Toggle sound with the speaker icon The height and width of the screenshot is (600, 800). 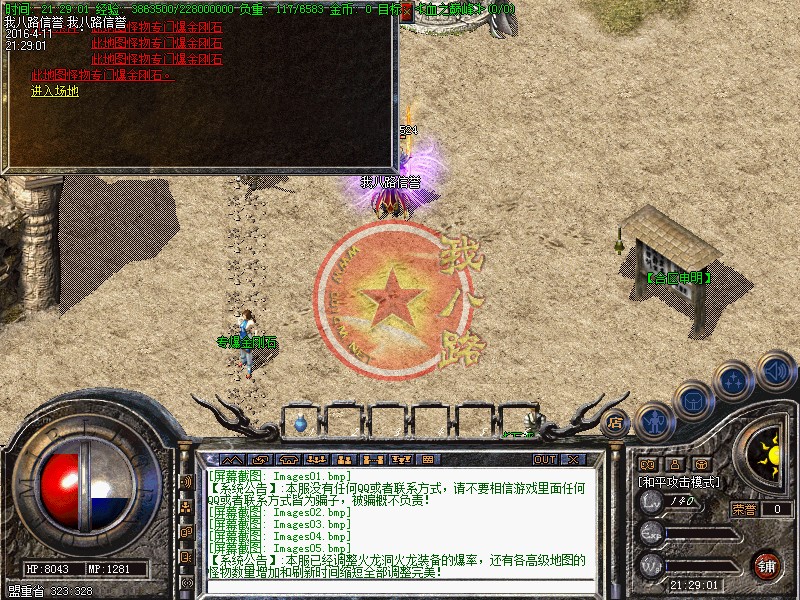tap(775, 370)
